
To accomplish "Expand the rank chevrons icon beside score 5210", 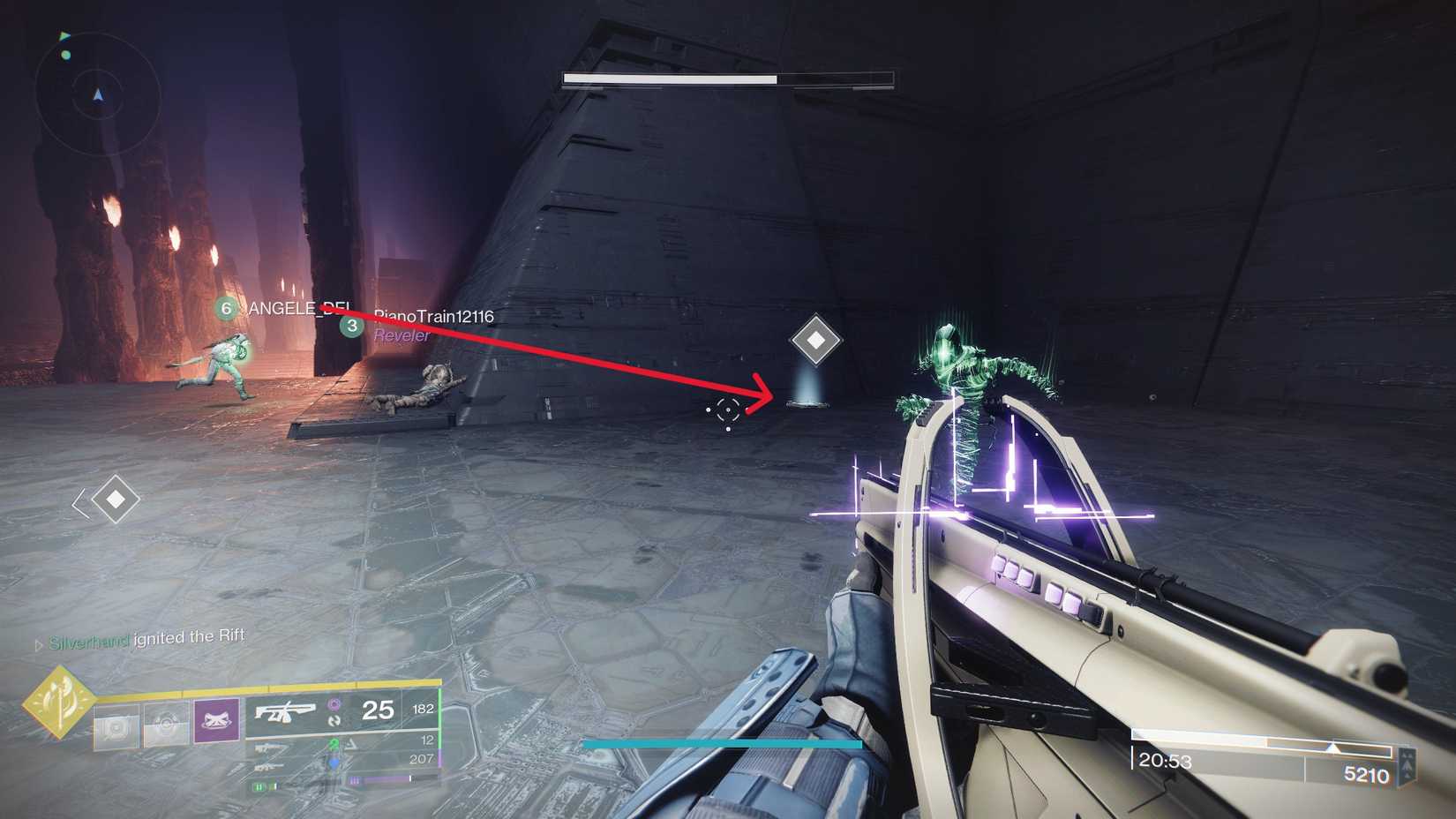I will 1407,763.
